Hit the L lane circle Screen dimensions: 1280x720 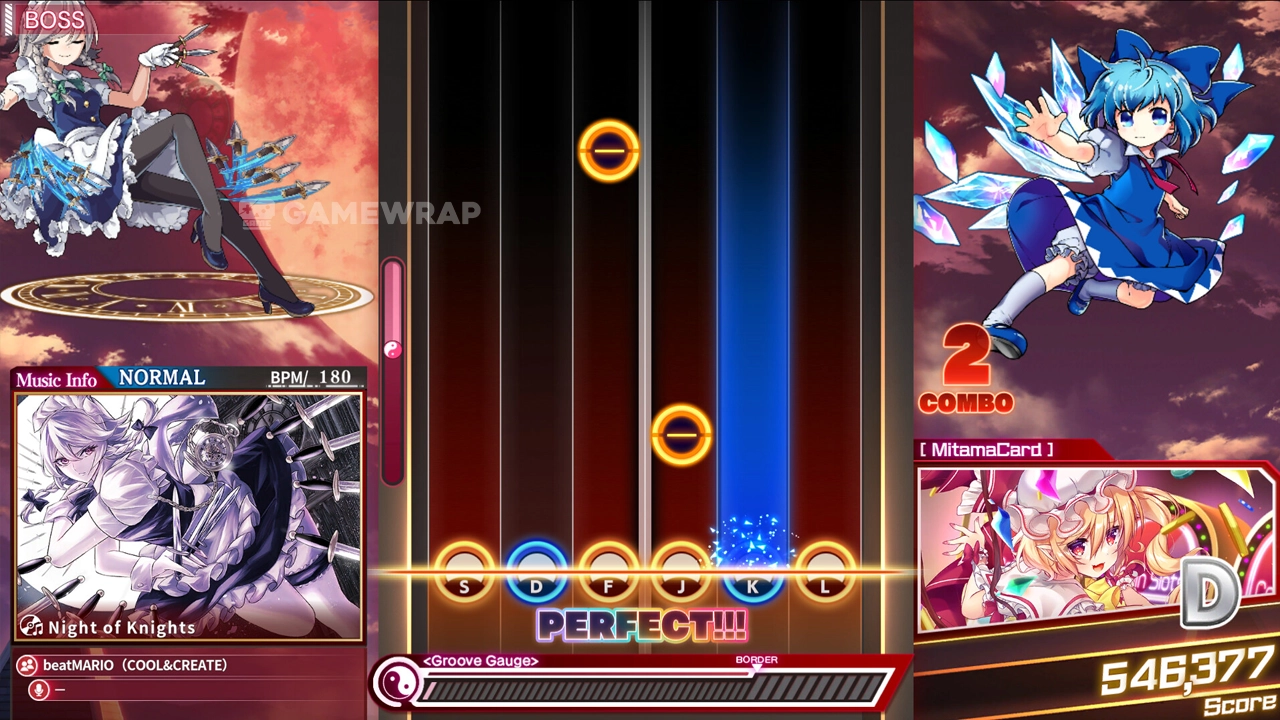click(826, 572)
